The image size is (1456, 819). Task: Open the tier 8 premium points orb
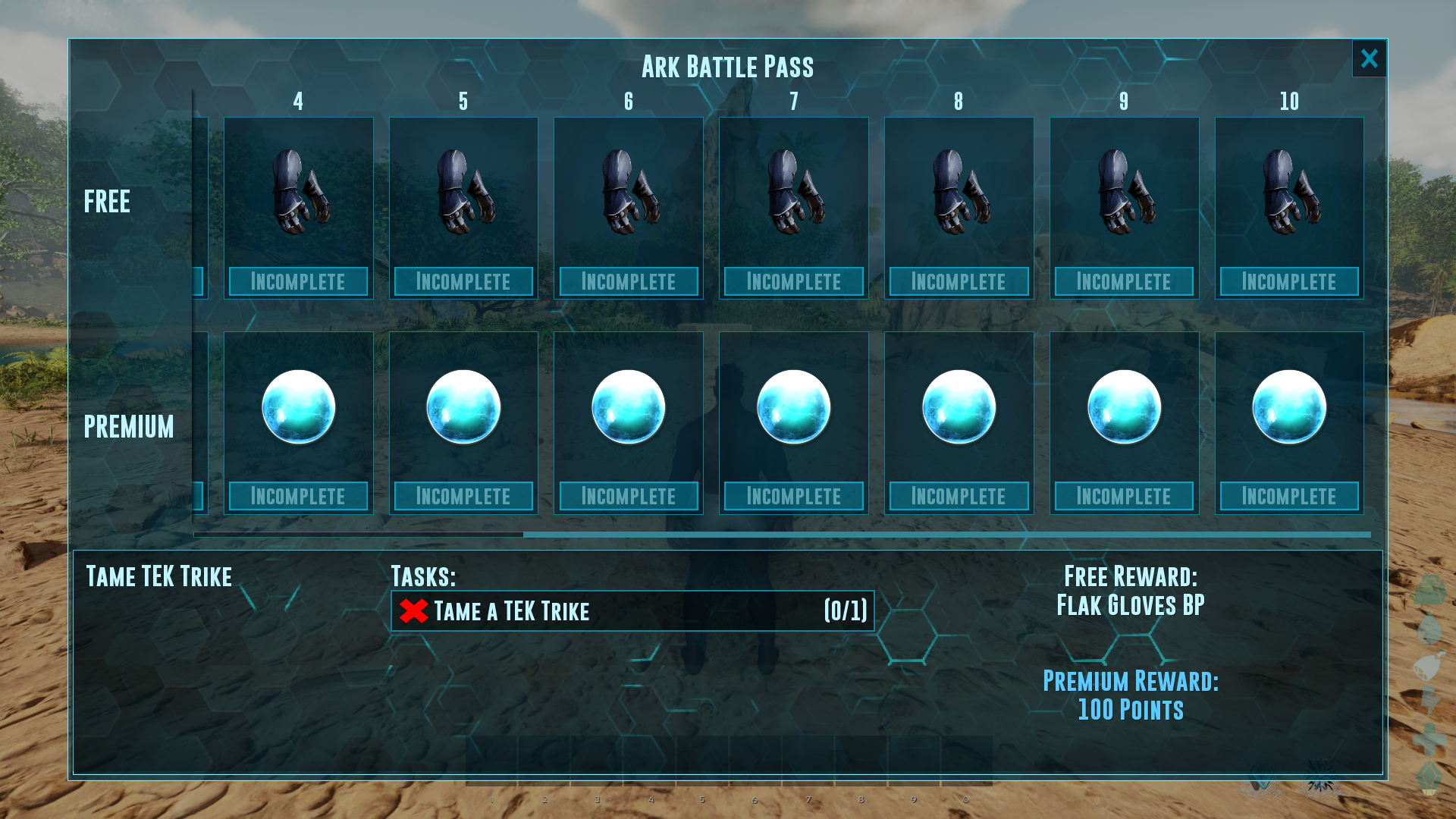959,407
